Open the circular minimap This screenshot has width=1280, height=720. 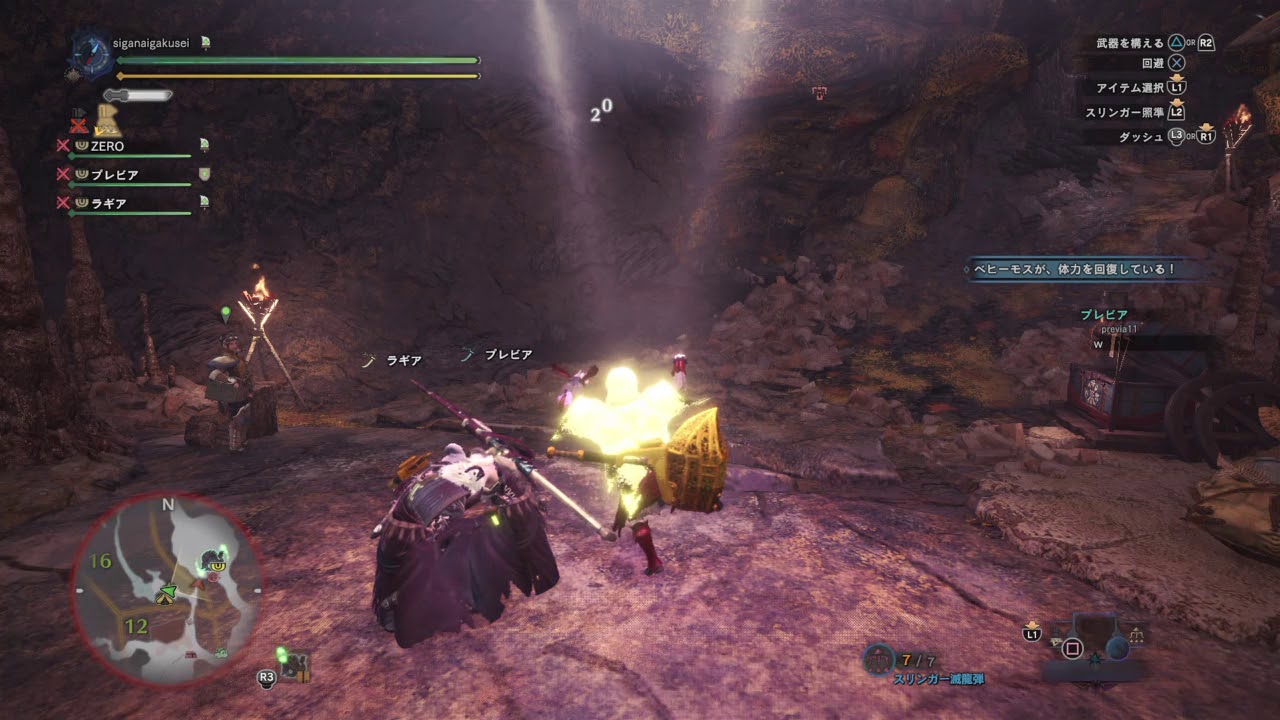(x=166, y=589)
